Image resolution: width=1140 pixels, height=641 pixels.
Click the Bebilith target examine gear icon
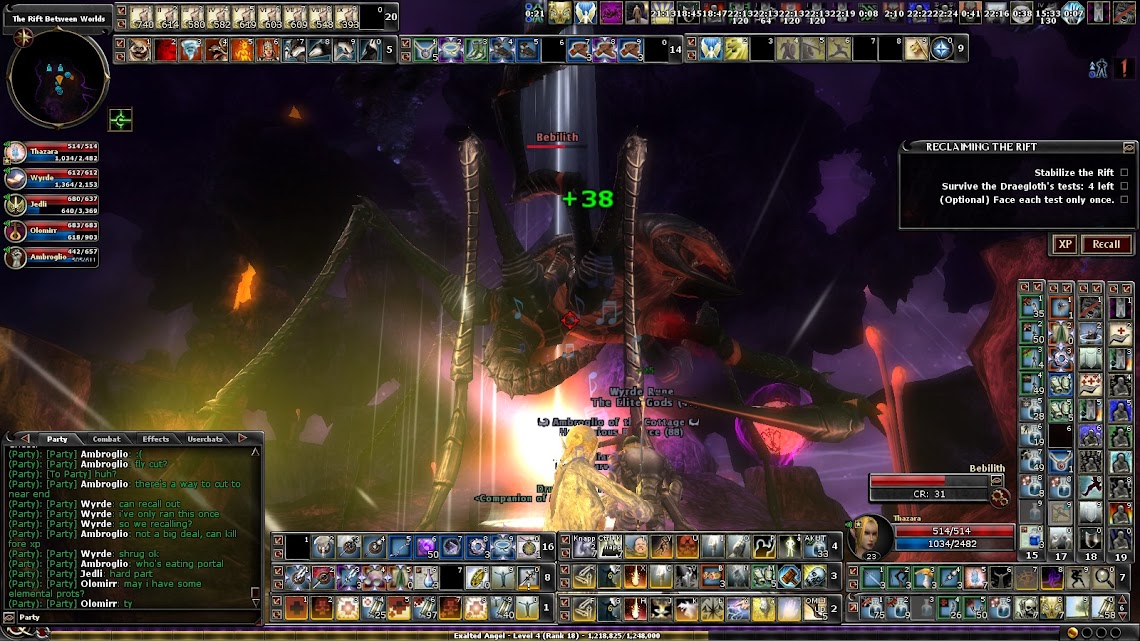point(997,497)
